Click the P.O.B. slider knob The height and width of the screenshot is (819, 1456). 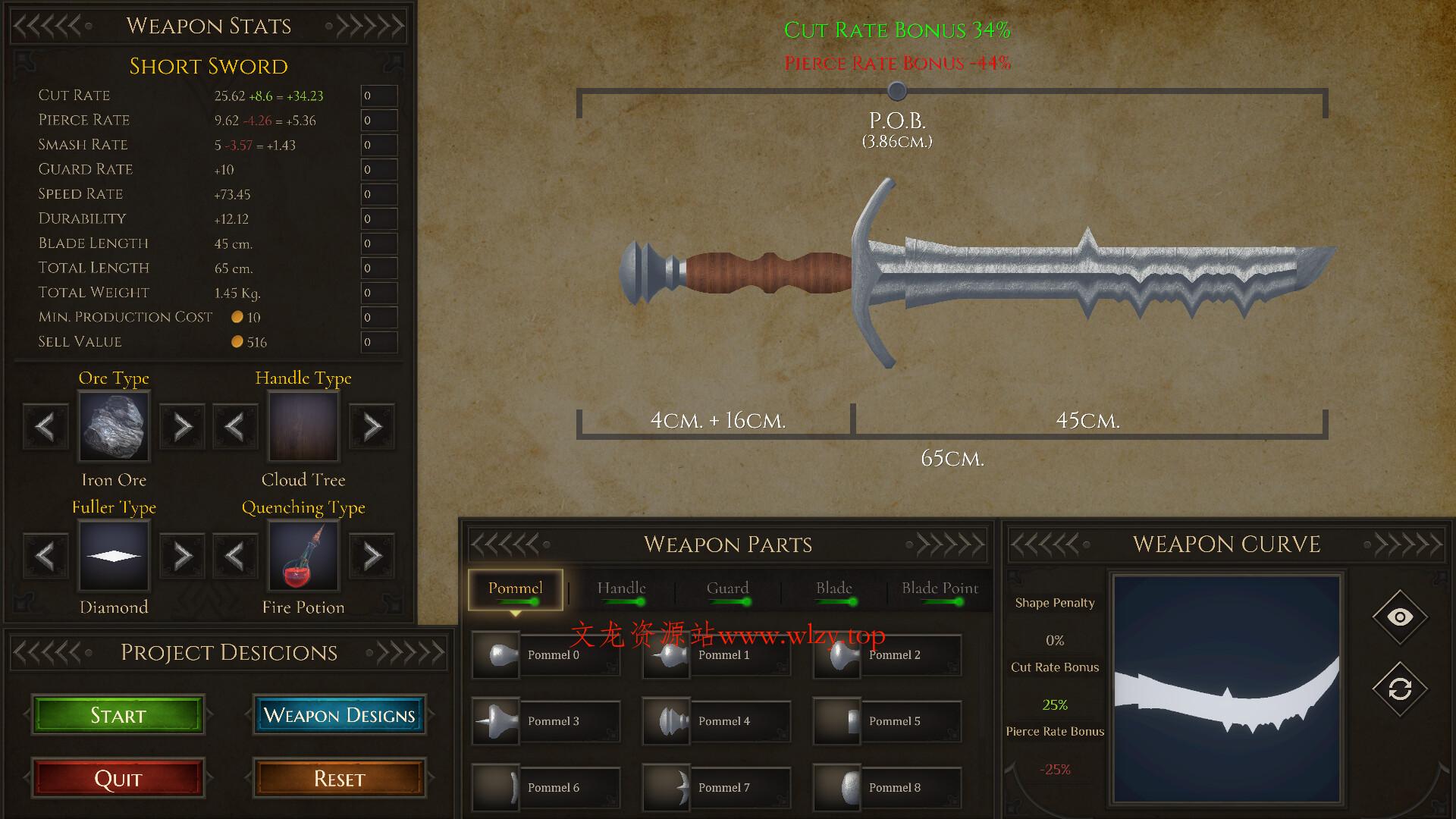(897, 92)
